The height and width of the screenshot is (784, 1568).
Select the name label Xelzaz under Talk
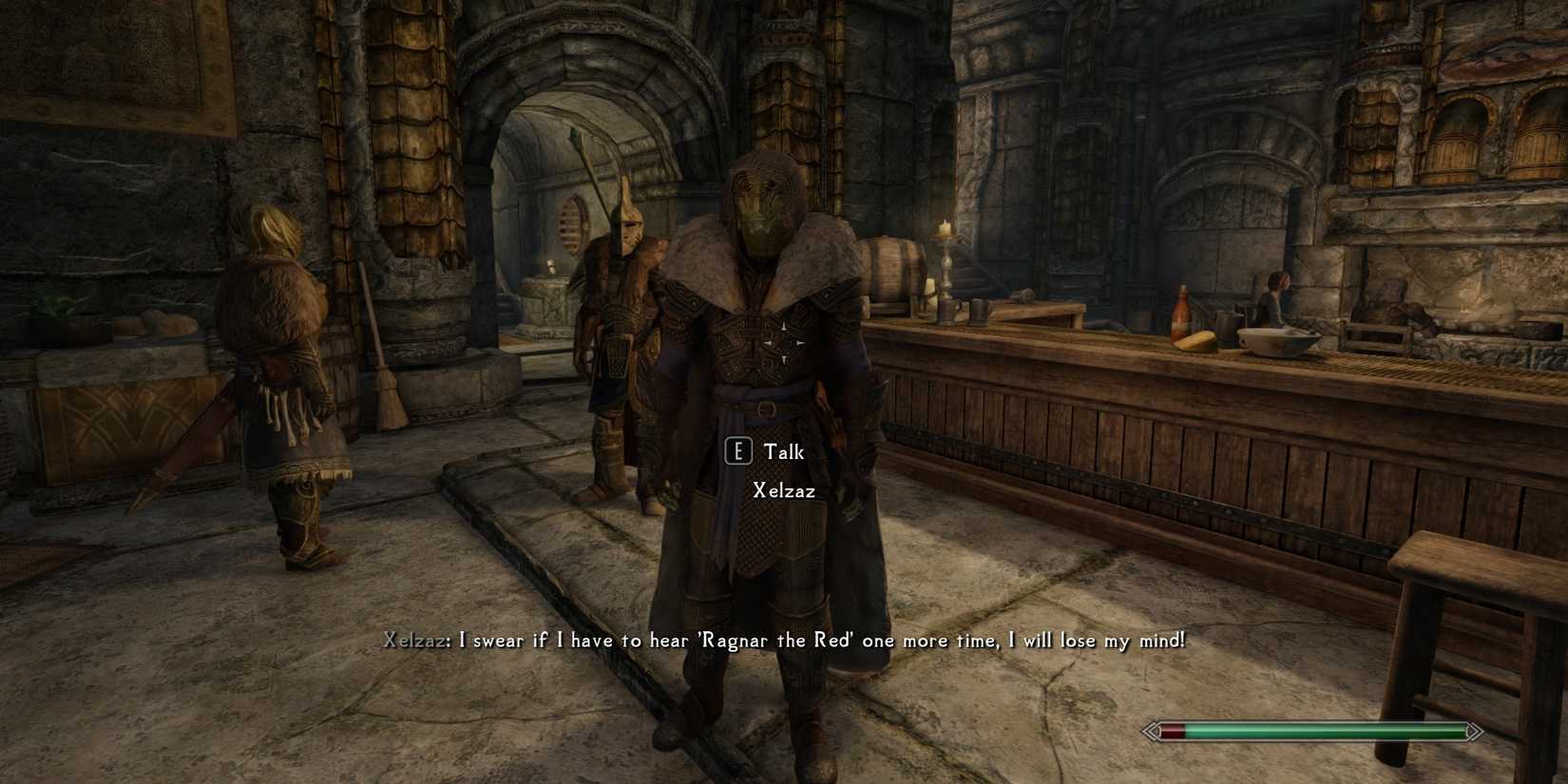(x=784, y=491)
